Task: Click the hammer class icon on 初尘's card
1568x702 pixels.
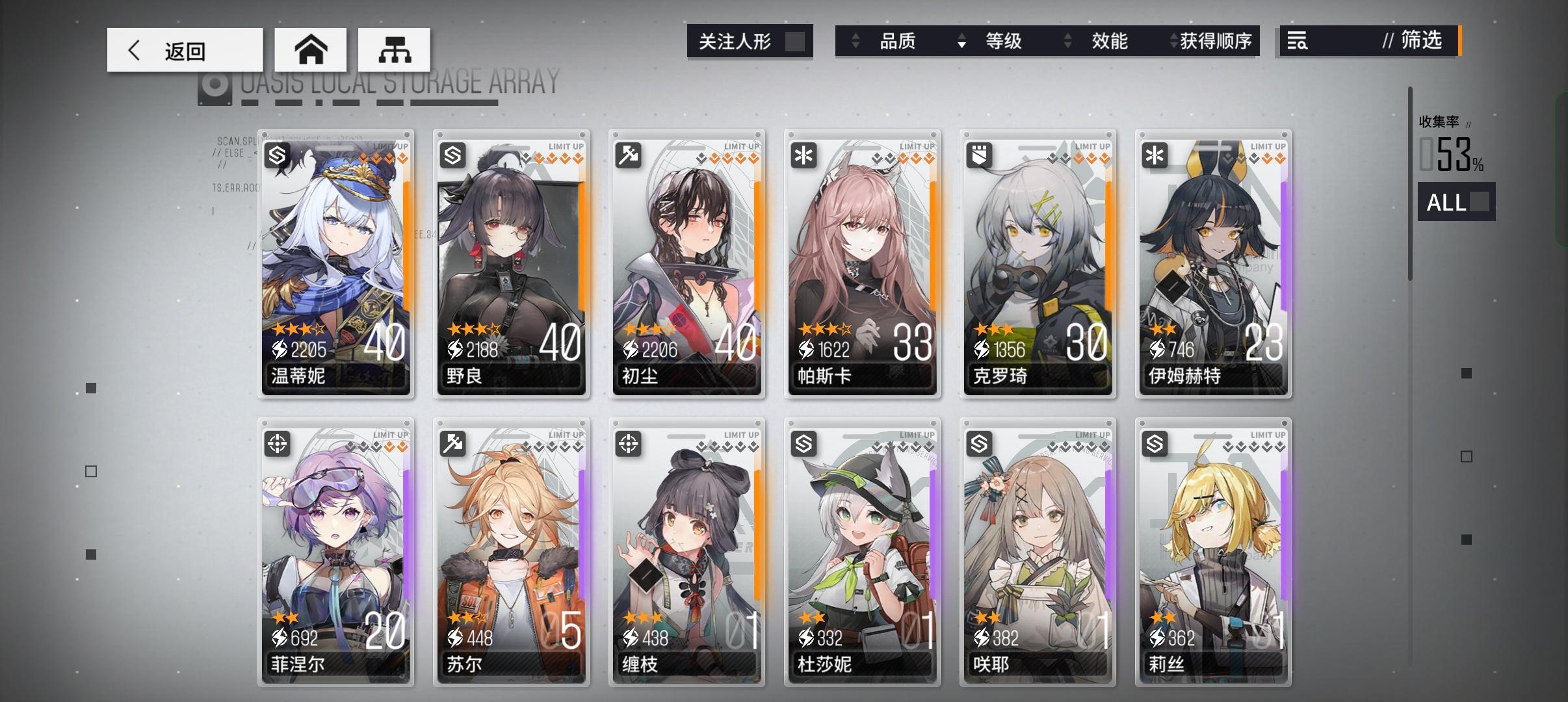Action: [629, 155]
